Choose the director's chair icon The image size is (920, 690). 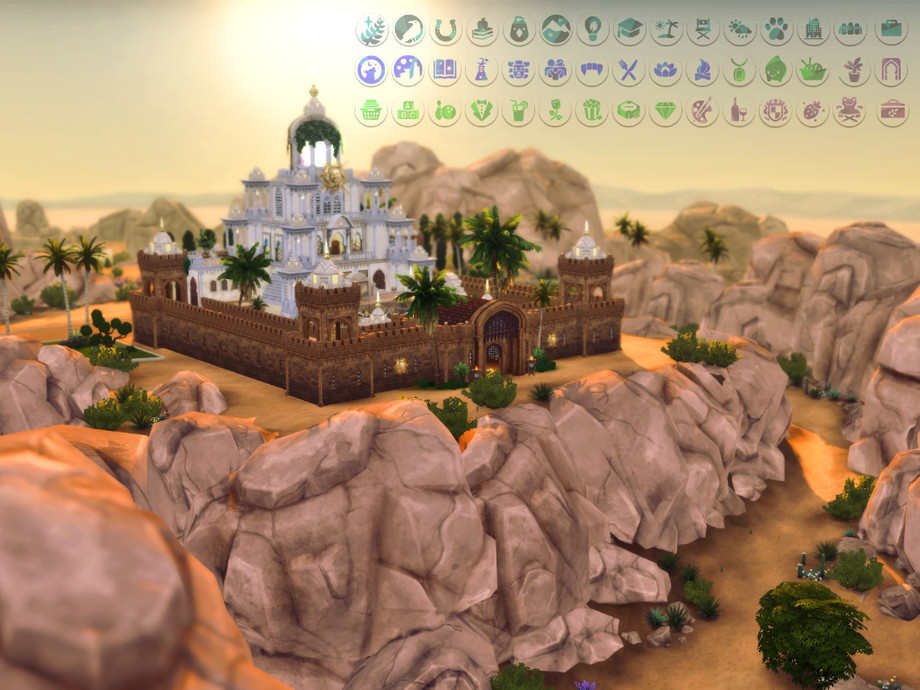702,29
